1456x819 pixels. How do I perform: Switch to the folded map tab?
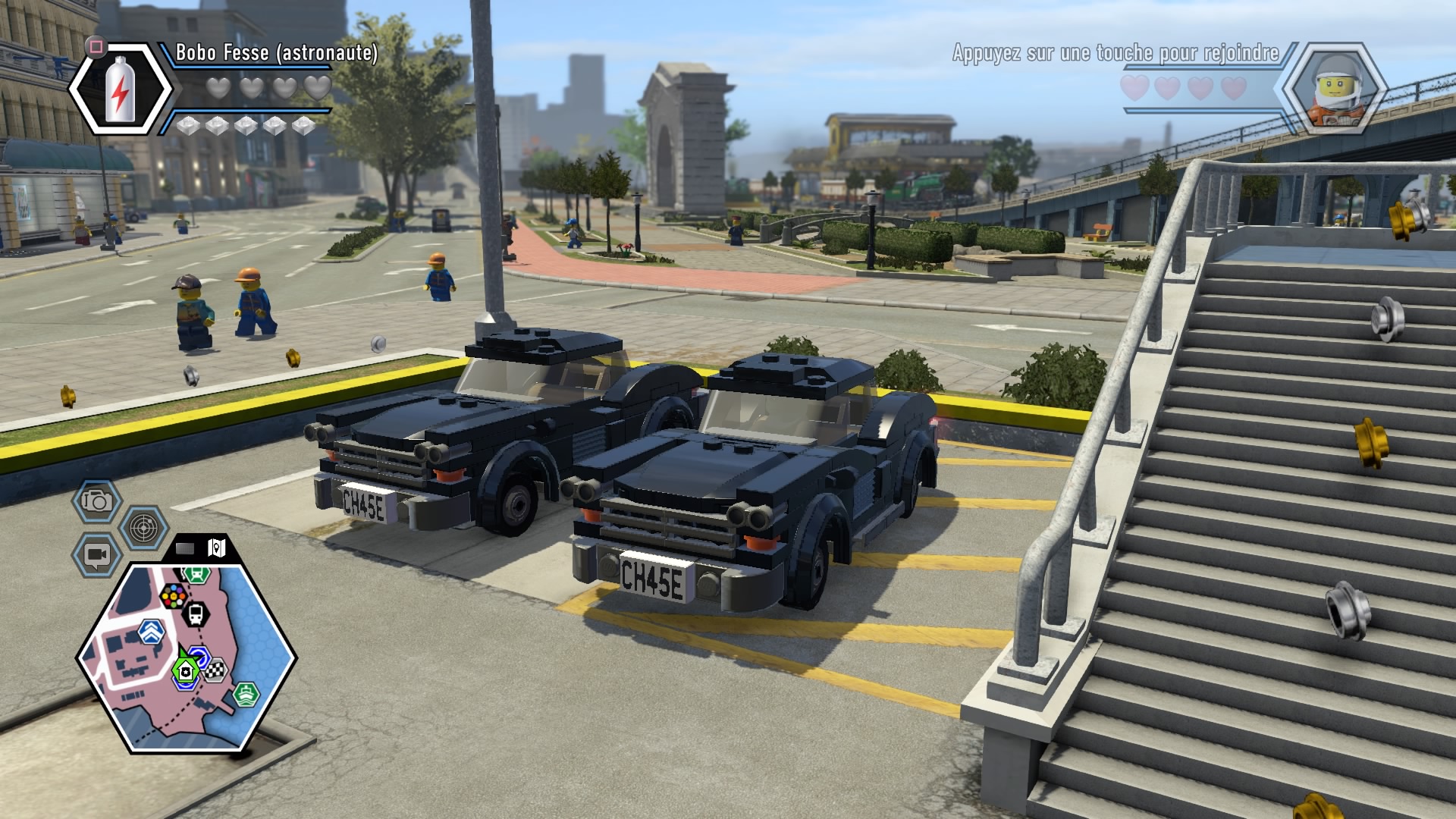coord(217,548)
